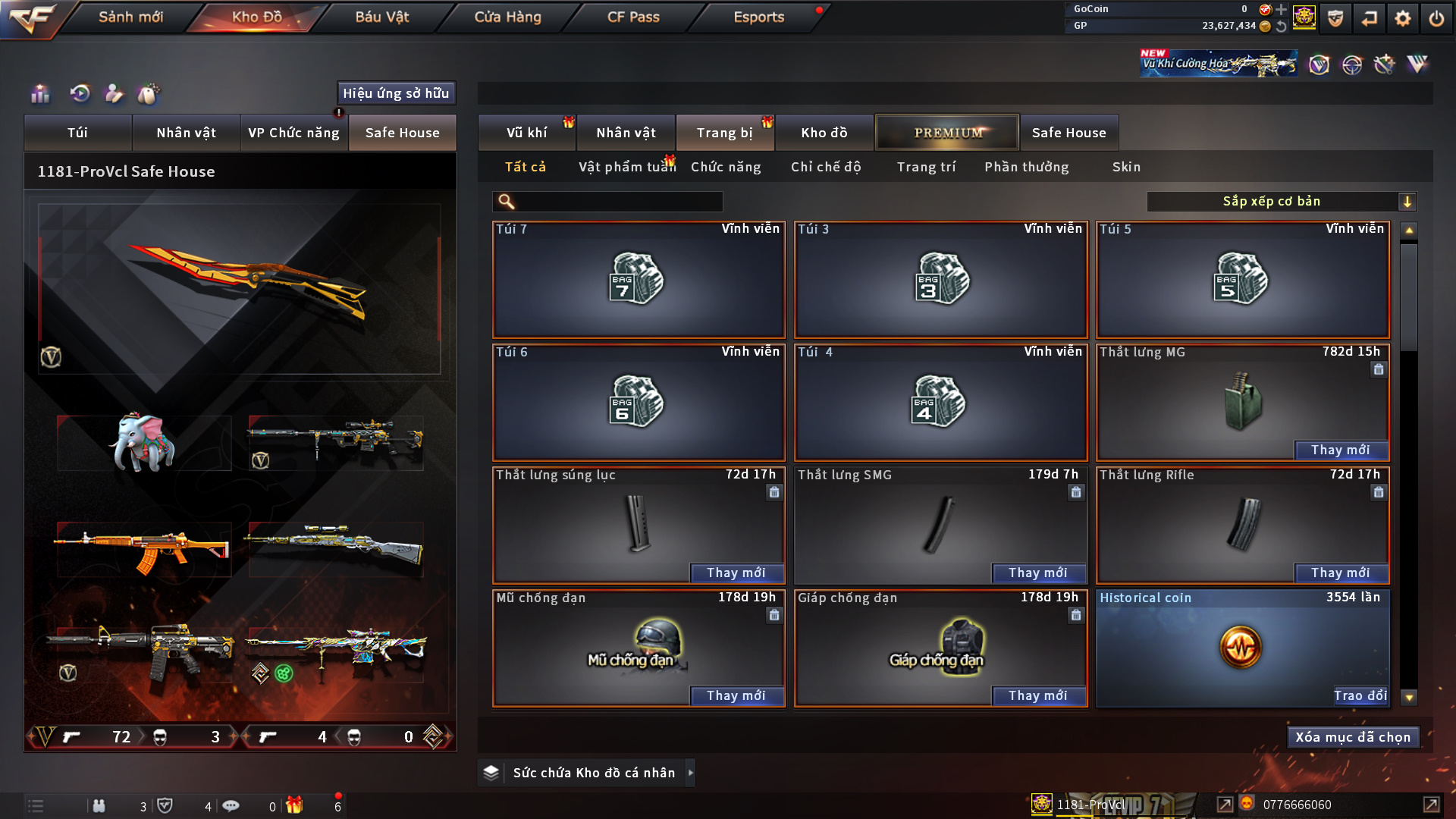Renew the Thắt lưng MG item
Viewport: 1456px width, 819px height.
point(1340,450)
